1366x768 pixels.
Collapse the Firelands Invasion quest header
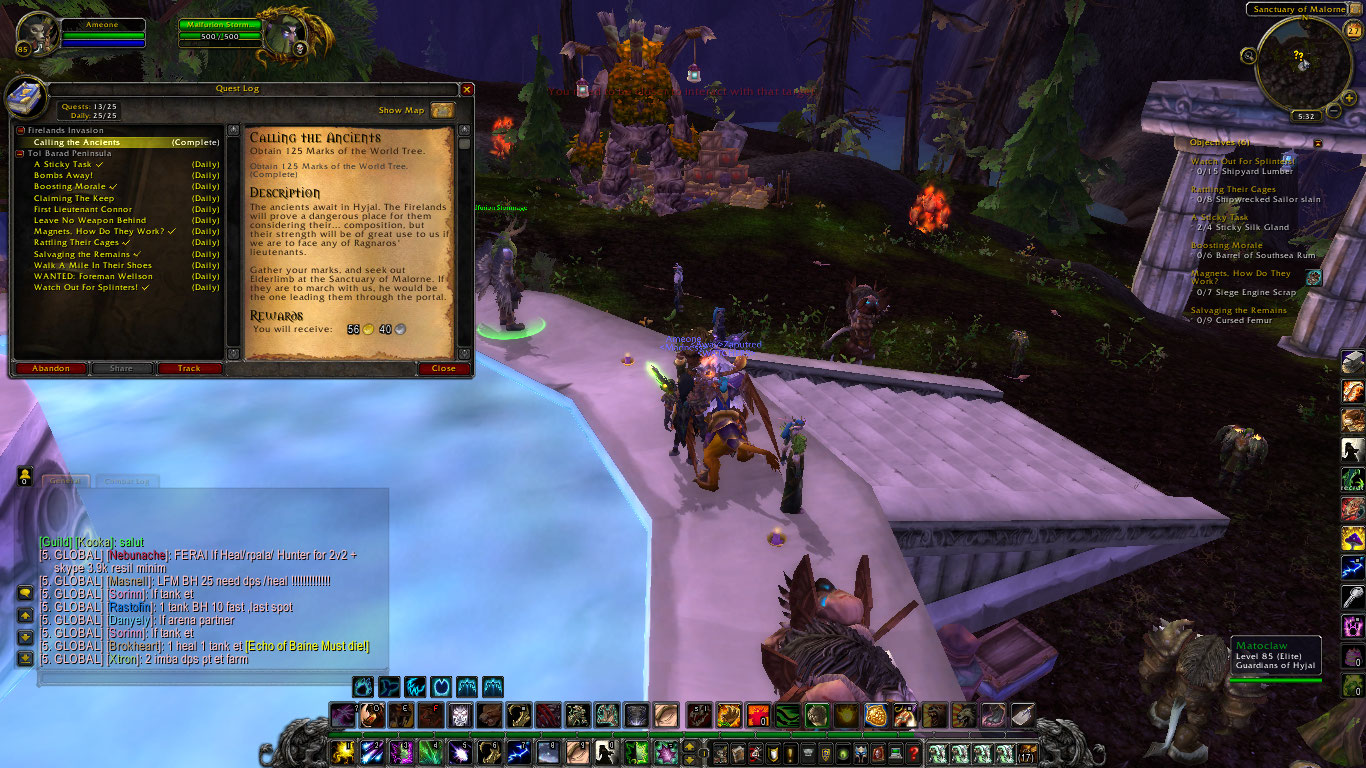point(20,130)
